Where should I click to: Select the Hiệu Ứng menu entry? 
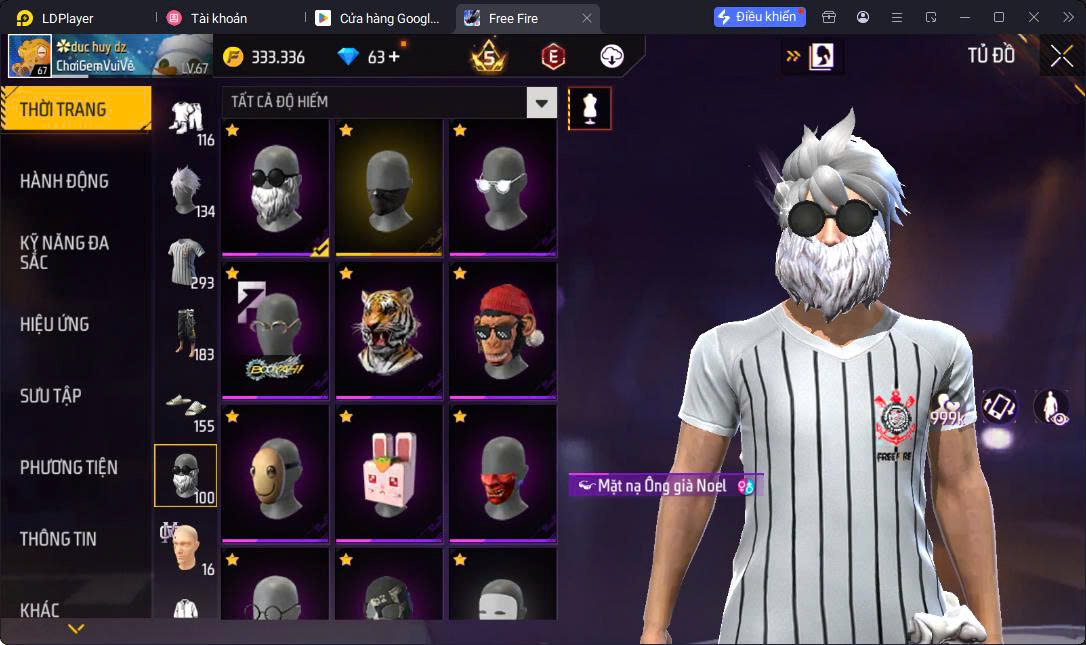(54, 324)
